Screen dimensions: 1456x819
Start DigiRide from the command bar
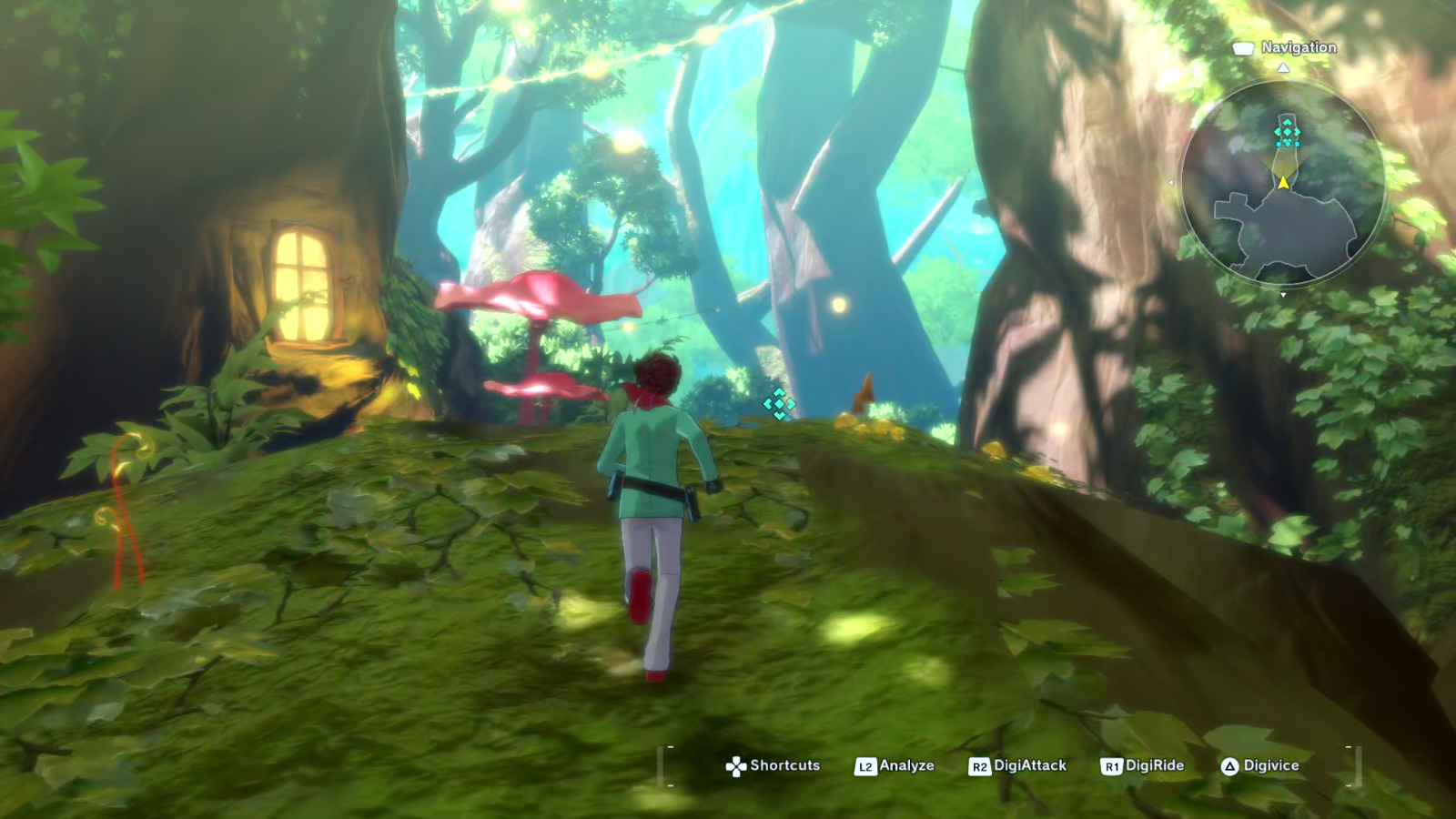tap(1143, 766)
